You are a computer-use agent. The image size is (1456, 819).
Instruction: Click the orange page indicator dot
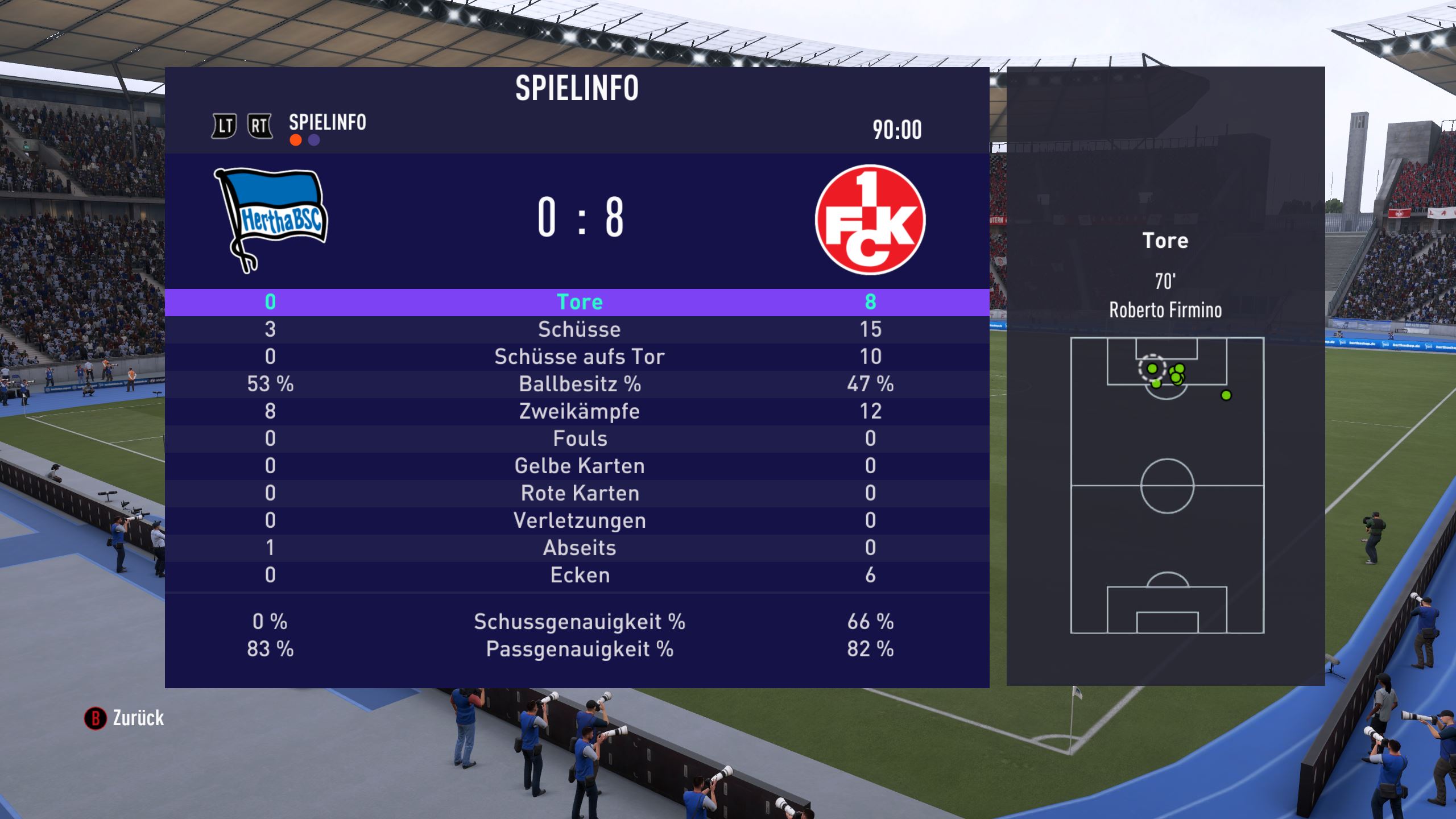[296, 140]
